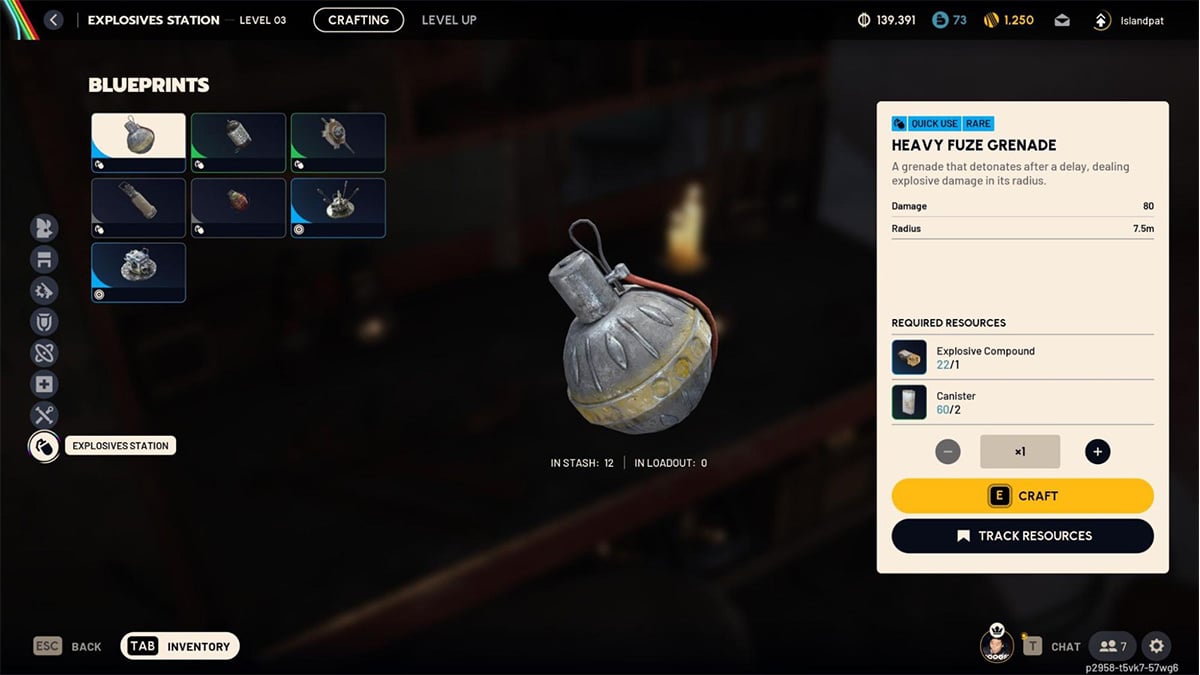Increase craft quantity with the plus button
Image resolution: width=1200 pixels, height=675 pixels.
pyautogui.click(x=1097, y=452)
